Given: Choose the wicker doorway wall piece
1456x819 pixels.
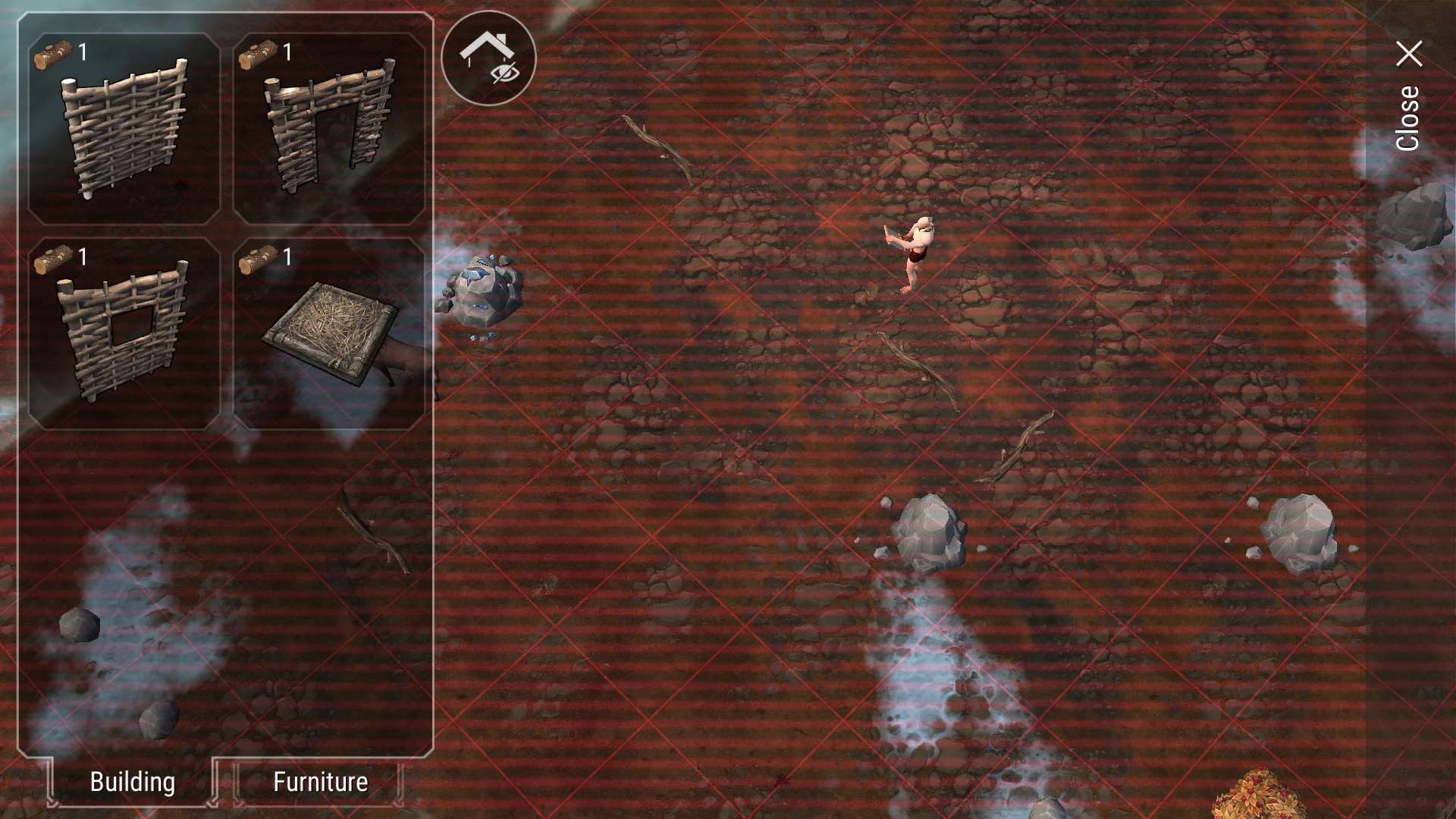Looking at the screenshot, I should (x=329, y=129).
